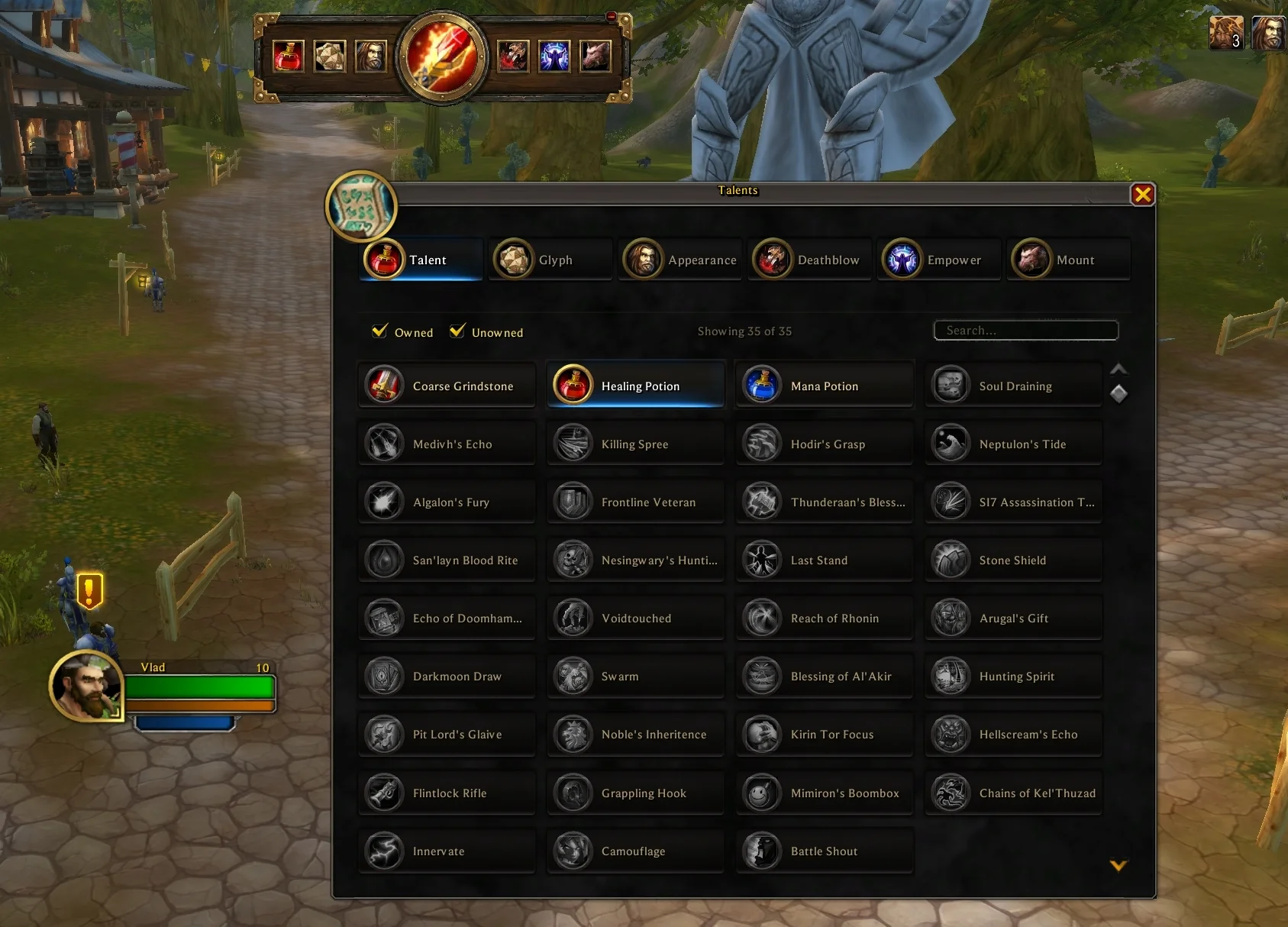This screenshot has width=1288, height=927.
Task: Uncheck the Unowned filter
Action: [x=457, y=331]
